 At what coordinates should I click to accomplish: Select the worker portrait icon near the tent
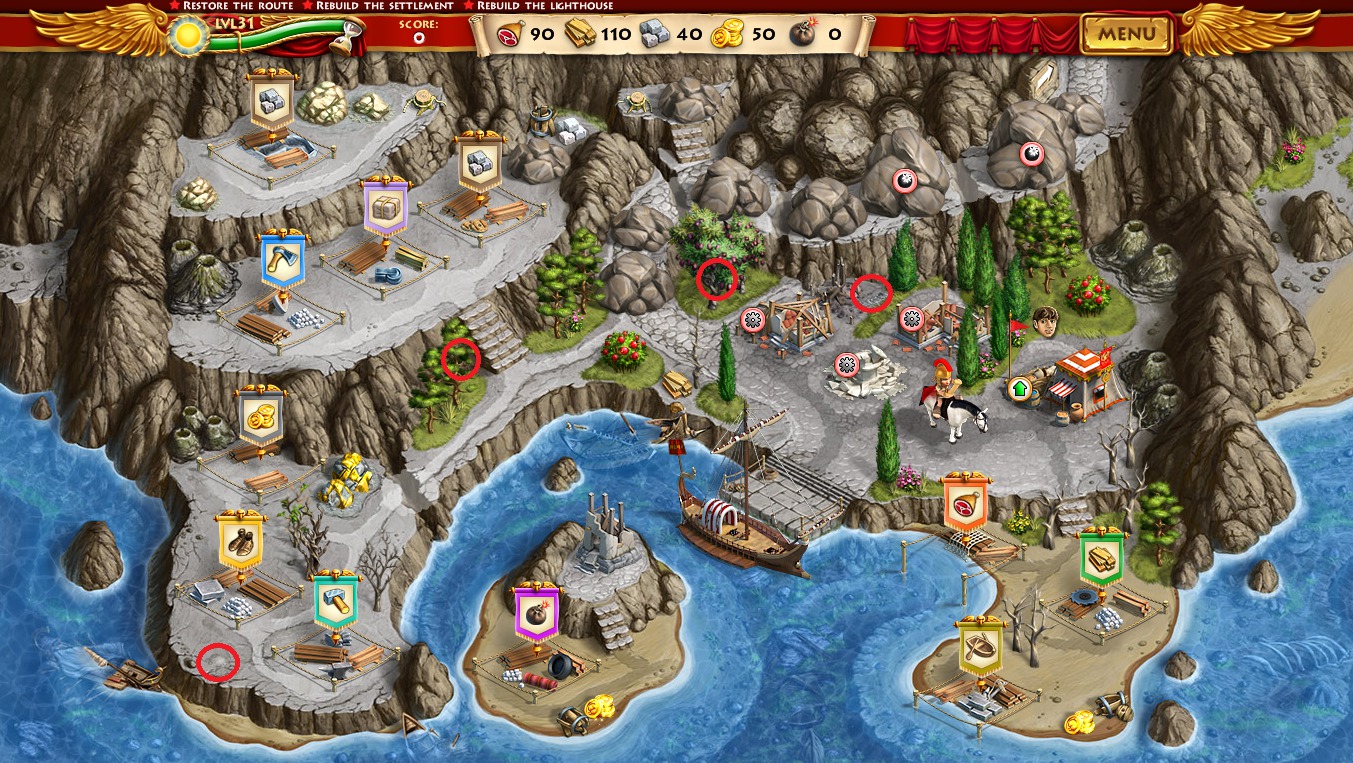coord(1045,322)
